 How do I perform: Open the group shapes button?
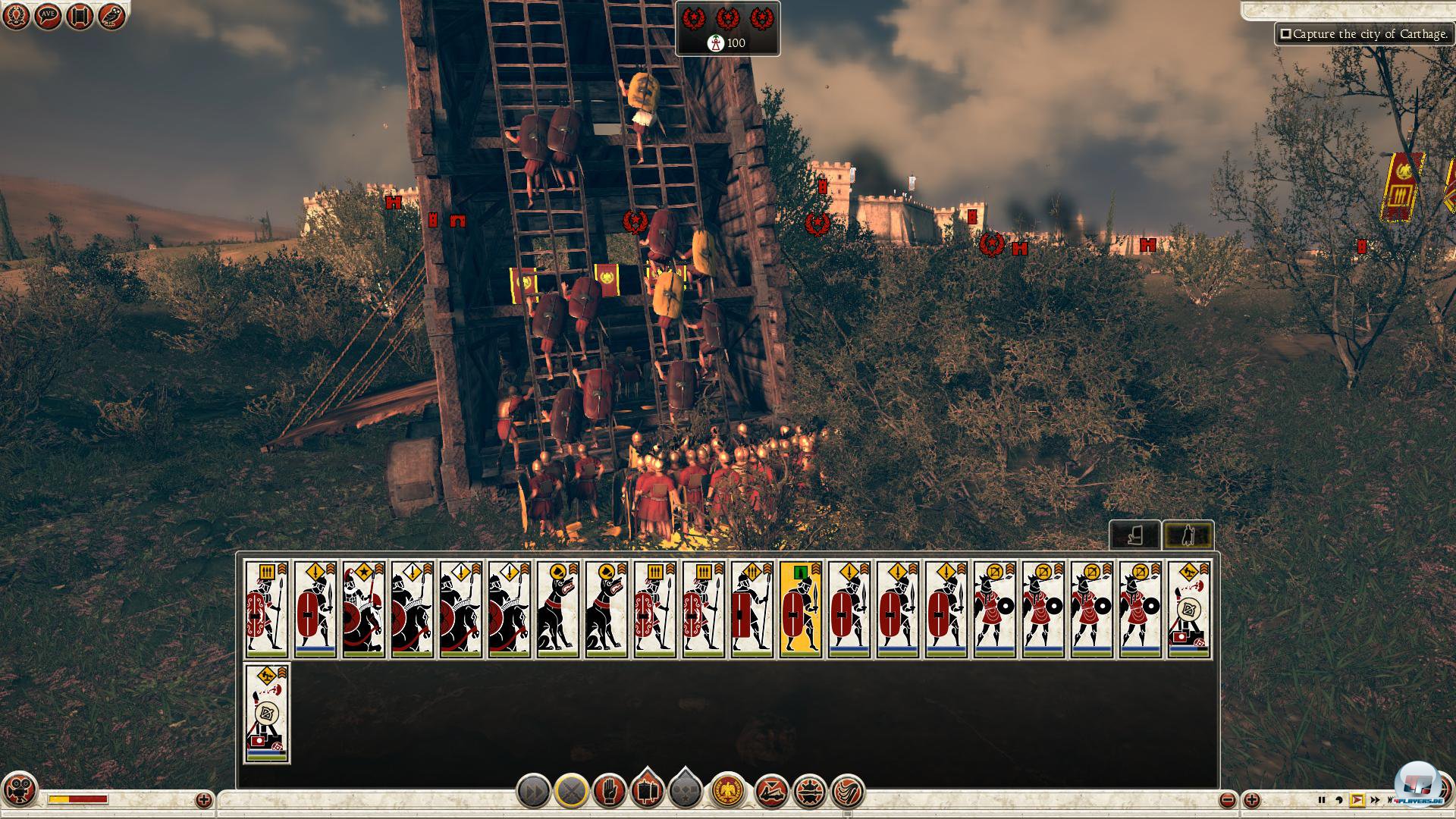click(685, 791)
